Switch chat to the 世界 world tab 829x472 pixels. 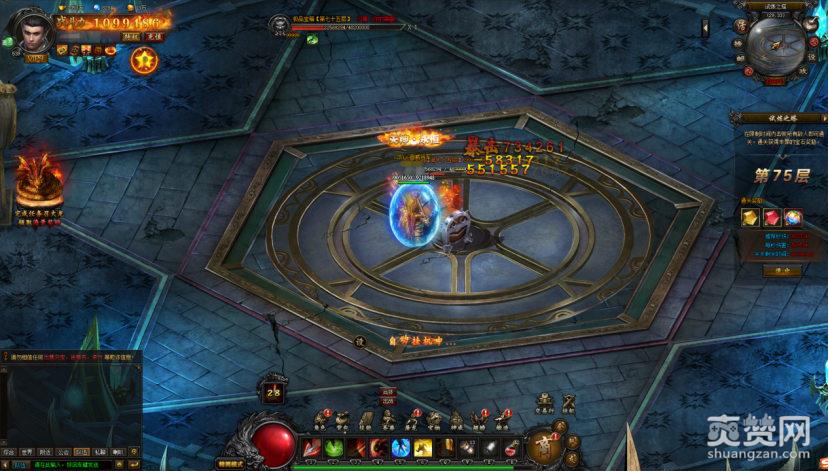29,452
